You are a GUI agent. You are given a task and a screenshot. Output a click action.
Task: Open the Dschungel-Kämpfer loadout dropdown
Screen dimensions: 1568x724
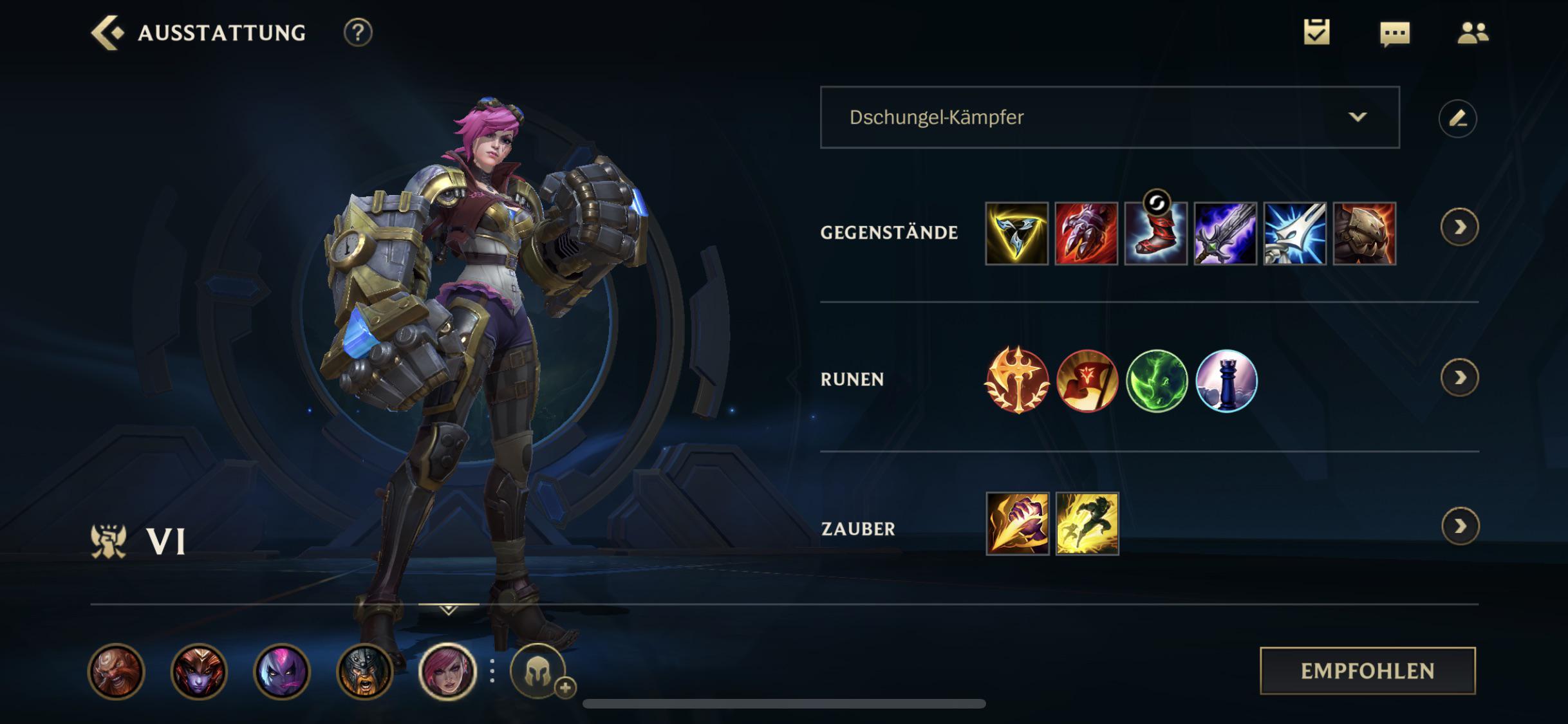1107,118
